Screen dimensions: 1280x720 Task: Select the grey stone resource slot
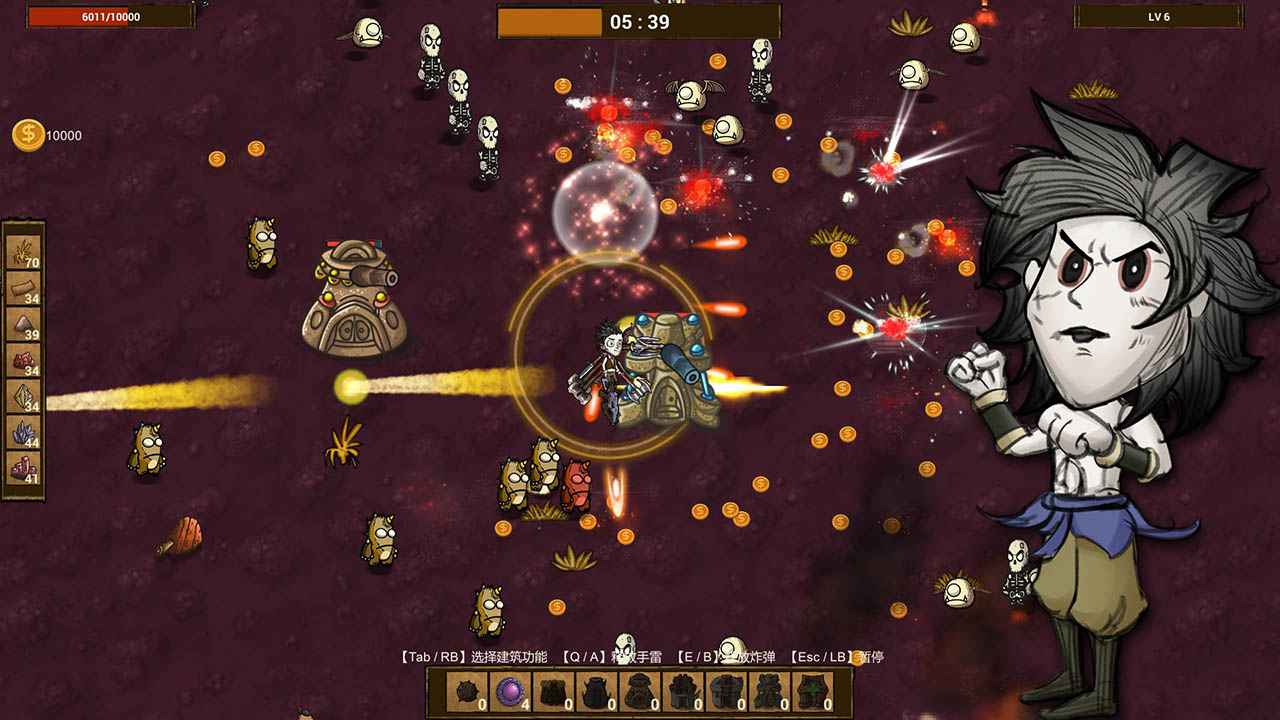point(24,324)
